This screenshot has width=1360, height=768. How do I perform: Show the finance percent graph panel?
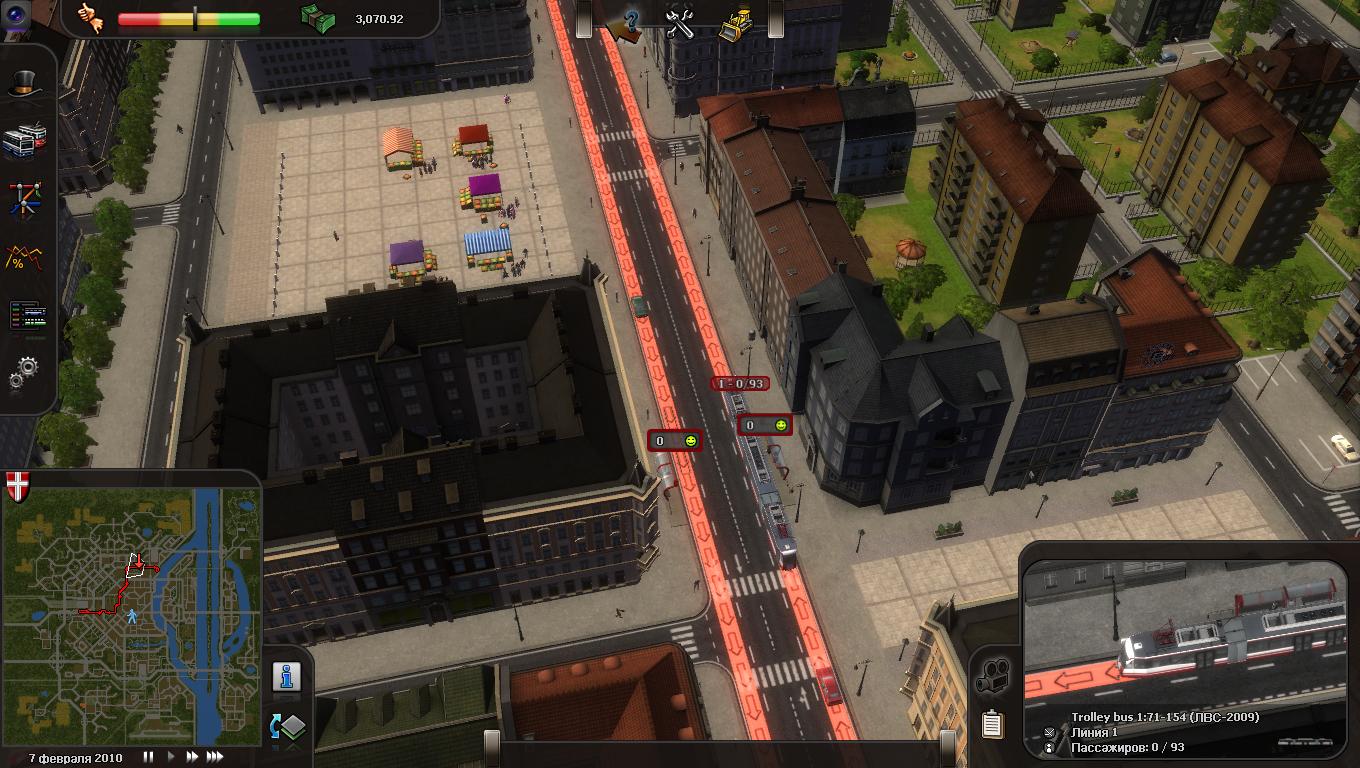(x=23, y=258)
